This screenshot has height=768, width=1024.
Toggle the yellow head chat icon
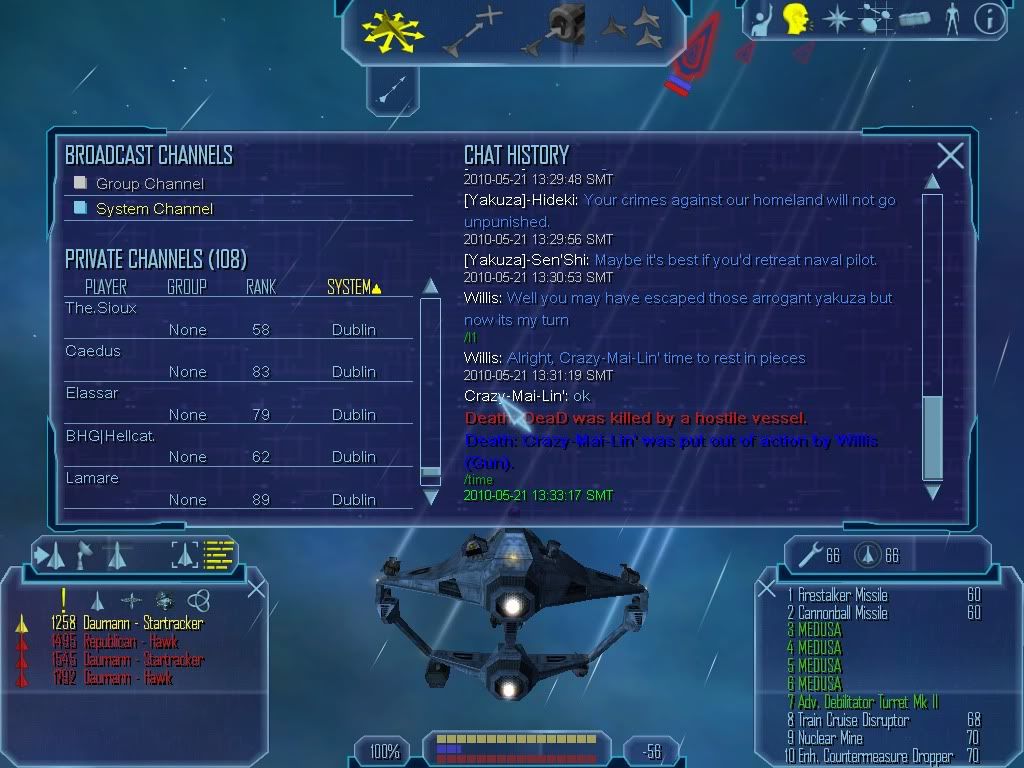[x=796, y=19]
